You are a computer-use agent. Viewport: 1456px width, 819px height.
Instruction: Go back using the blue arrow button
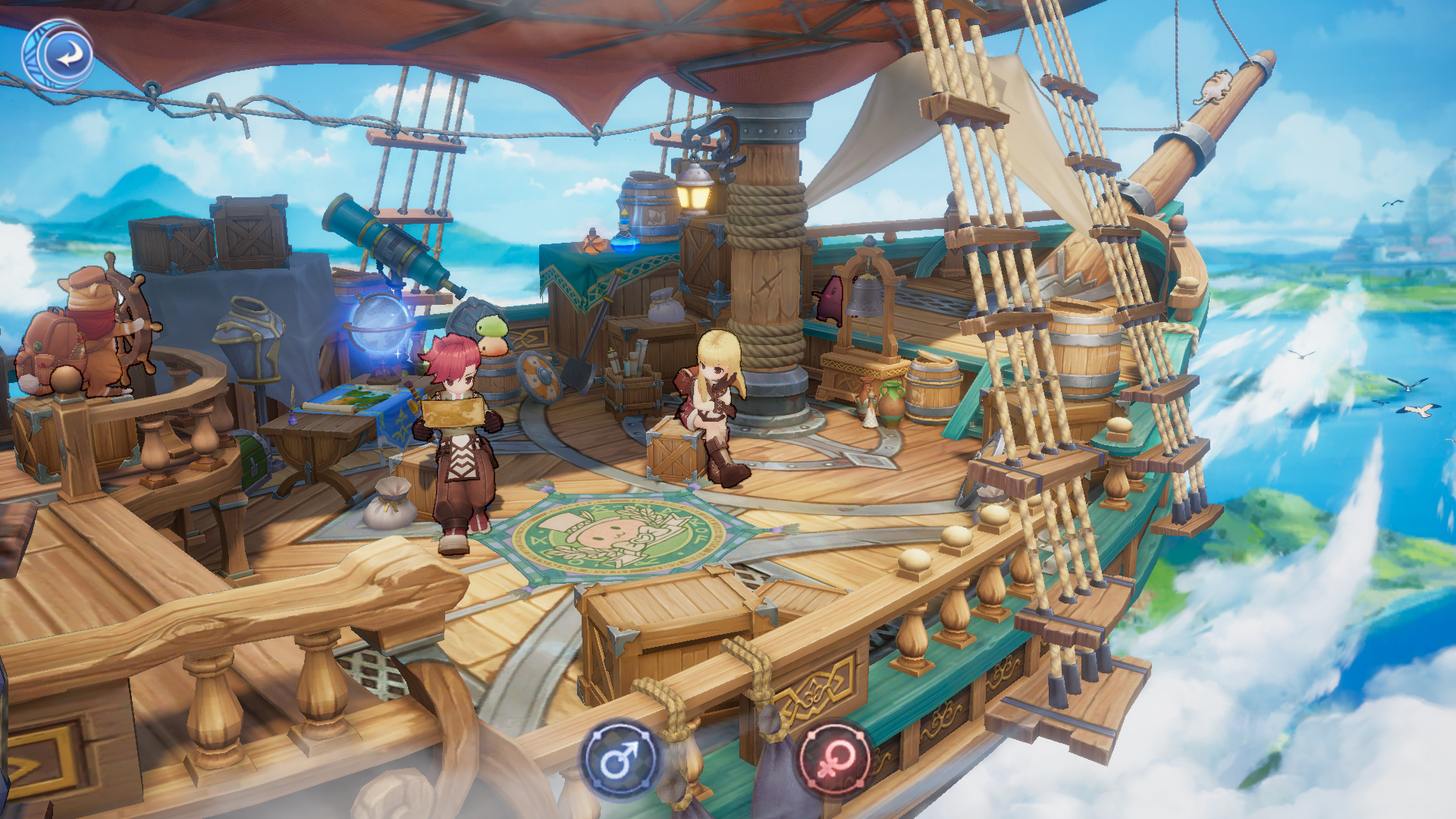pos(67,55)
